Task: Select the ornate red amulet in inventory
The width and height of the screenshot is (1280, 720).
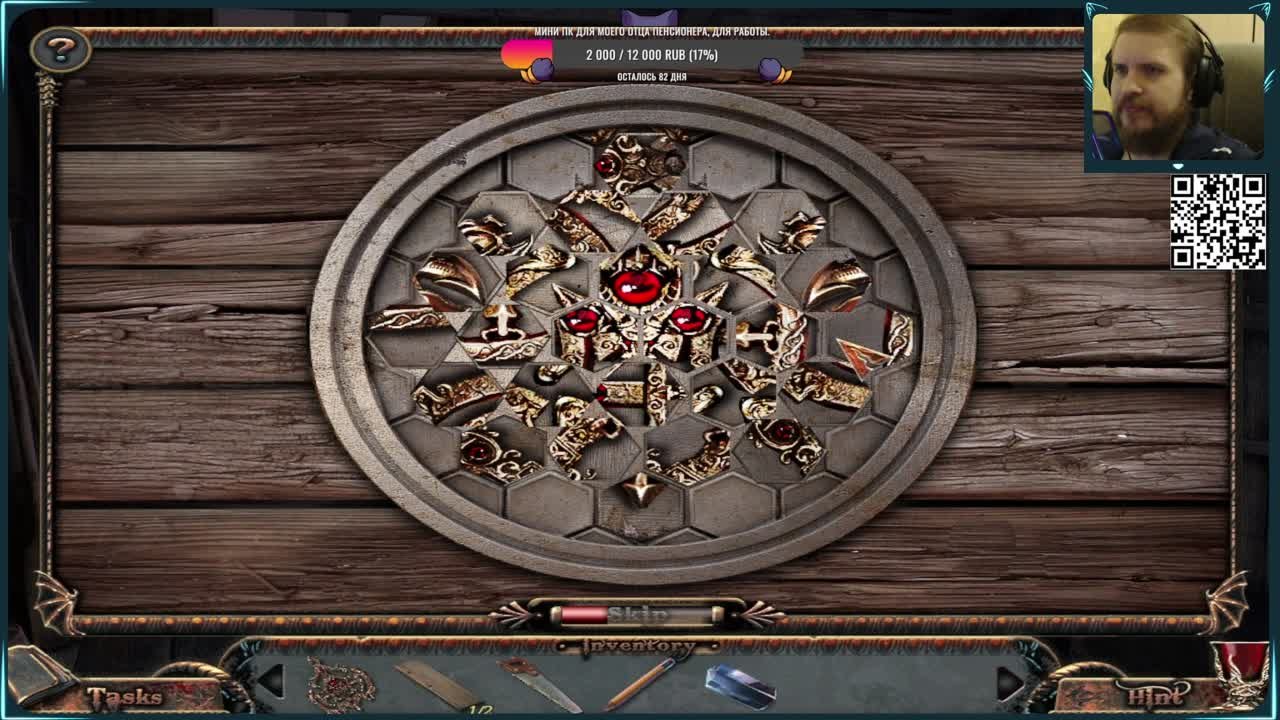Action: pyautogui.click(x=340, y=685)
